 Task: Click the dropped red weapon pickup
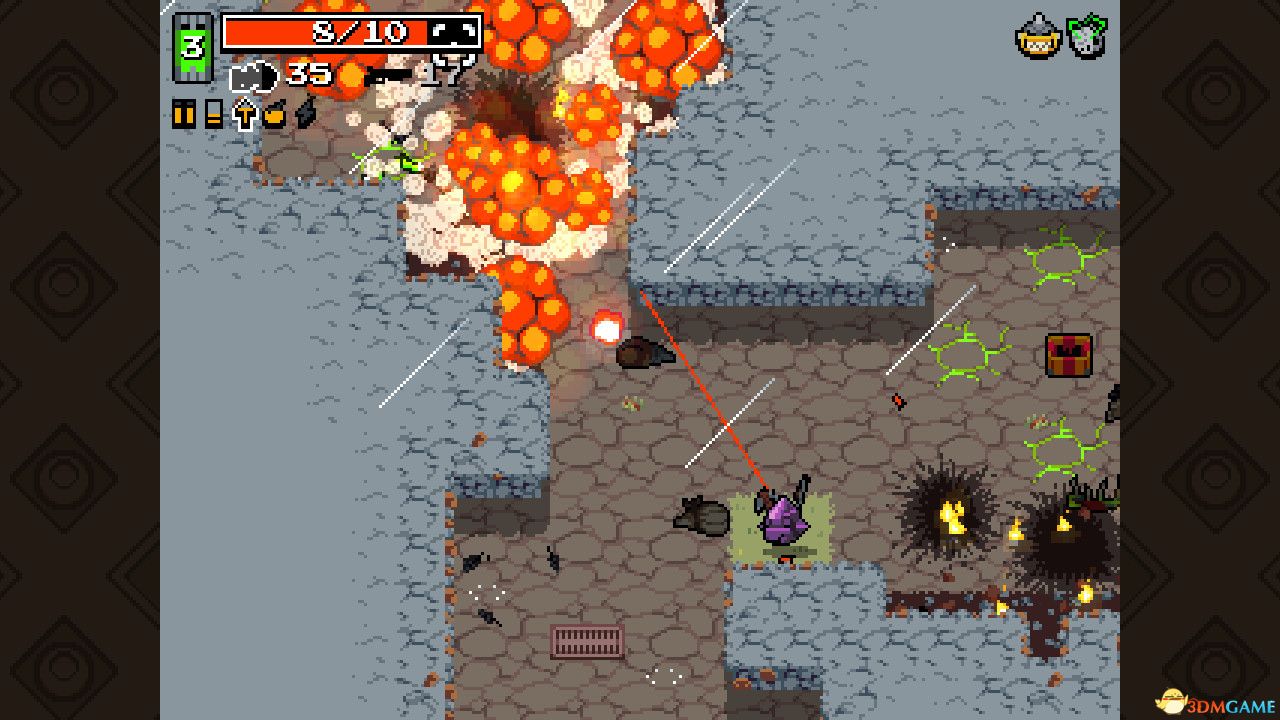click(897, 400)
